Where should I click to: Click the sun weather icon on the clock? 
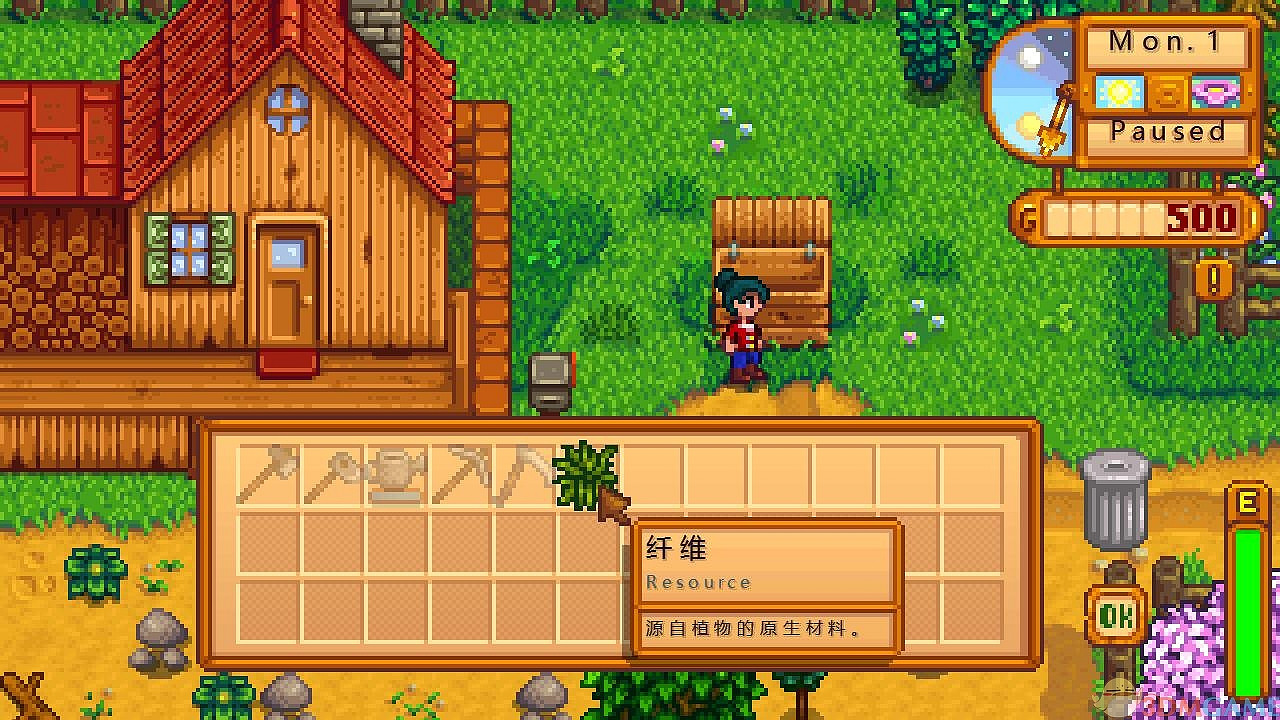1120,92
